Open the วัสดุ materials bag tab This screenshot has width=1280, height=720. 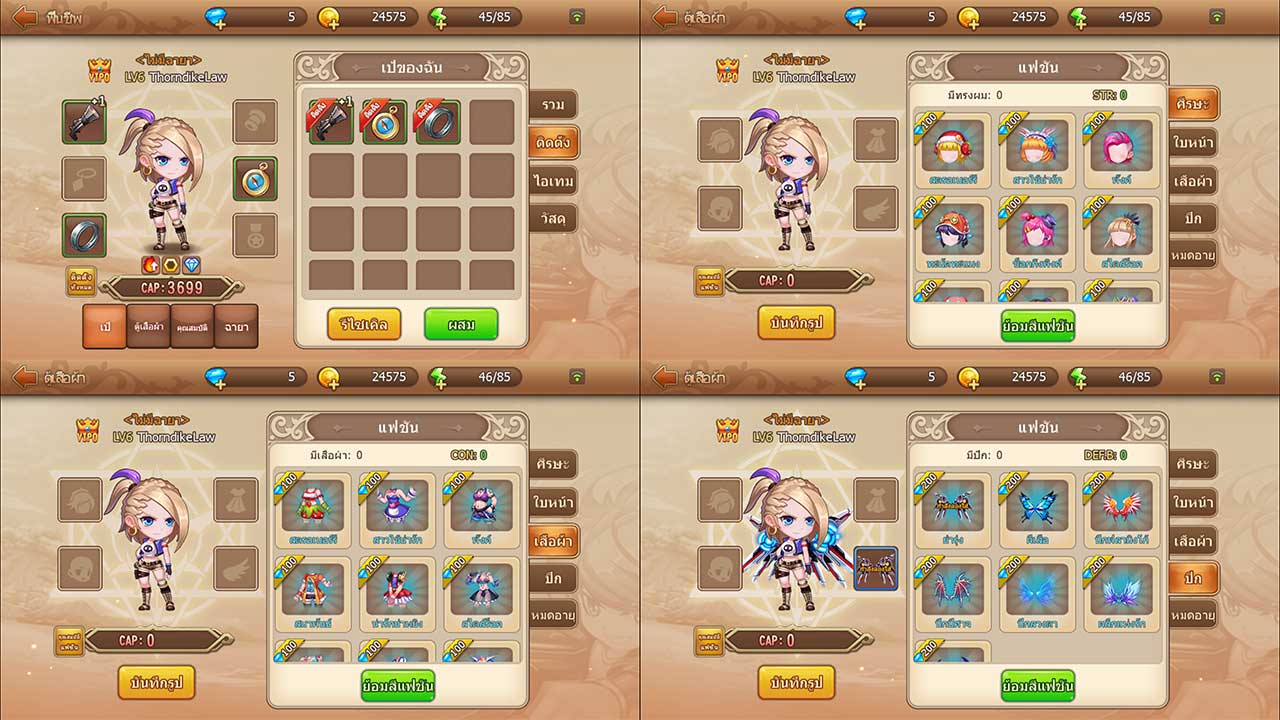(x=553, y=219)
